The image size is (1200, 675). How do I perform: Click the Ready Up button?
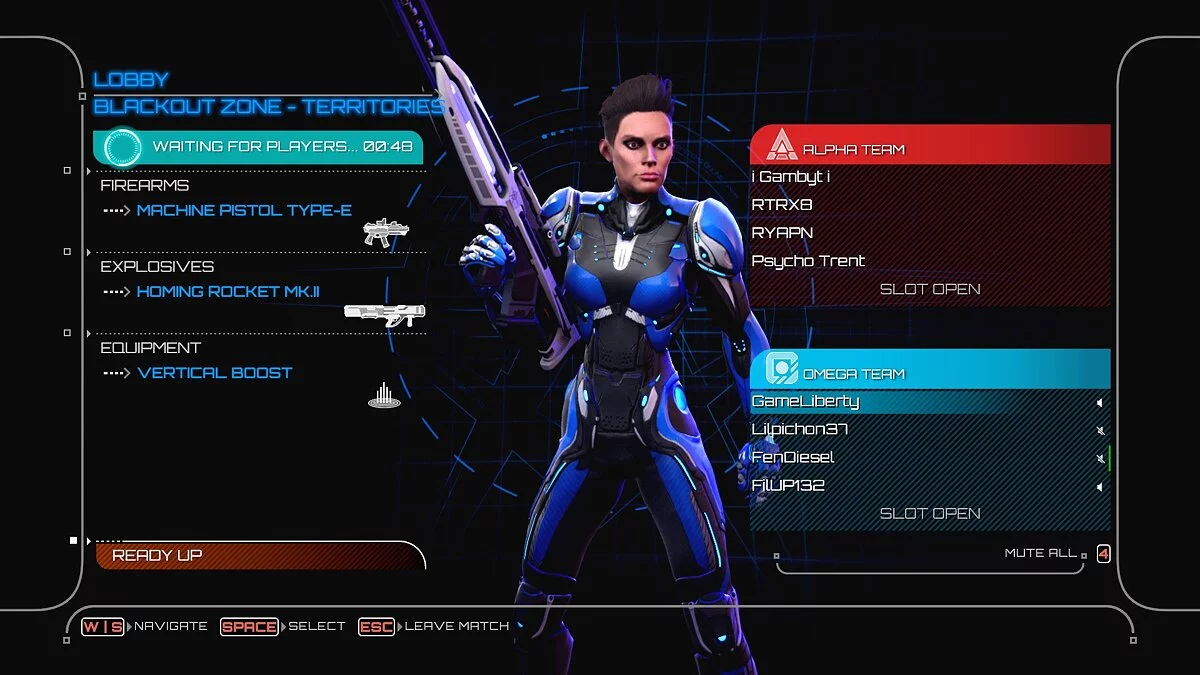click(260, 555)
